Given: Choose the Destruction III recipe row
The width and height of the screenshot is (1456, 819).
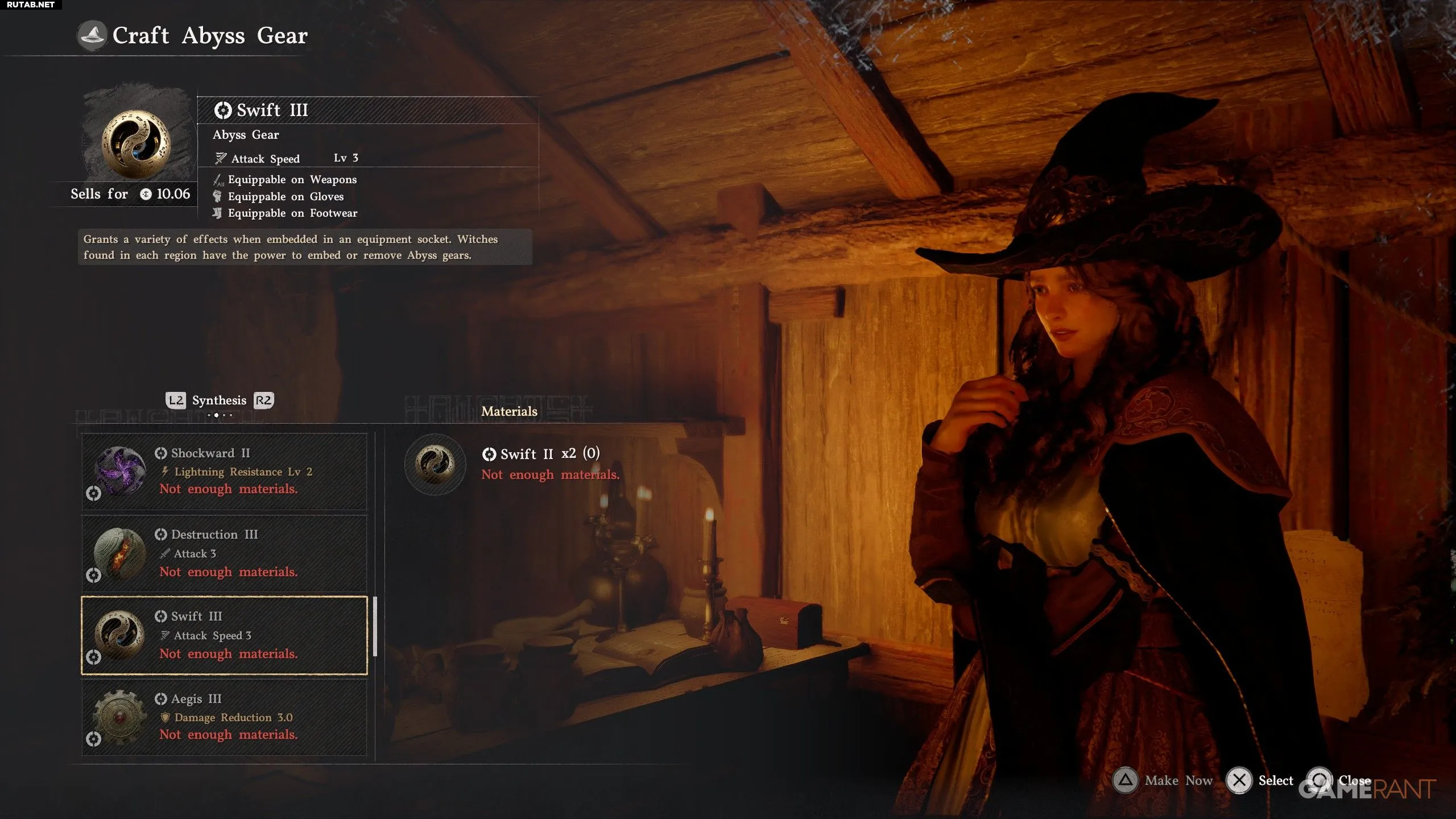Looking at the screenshot, I should point(224,553).
